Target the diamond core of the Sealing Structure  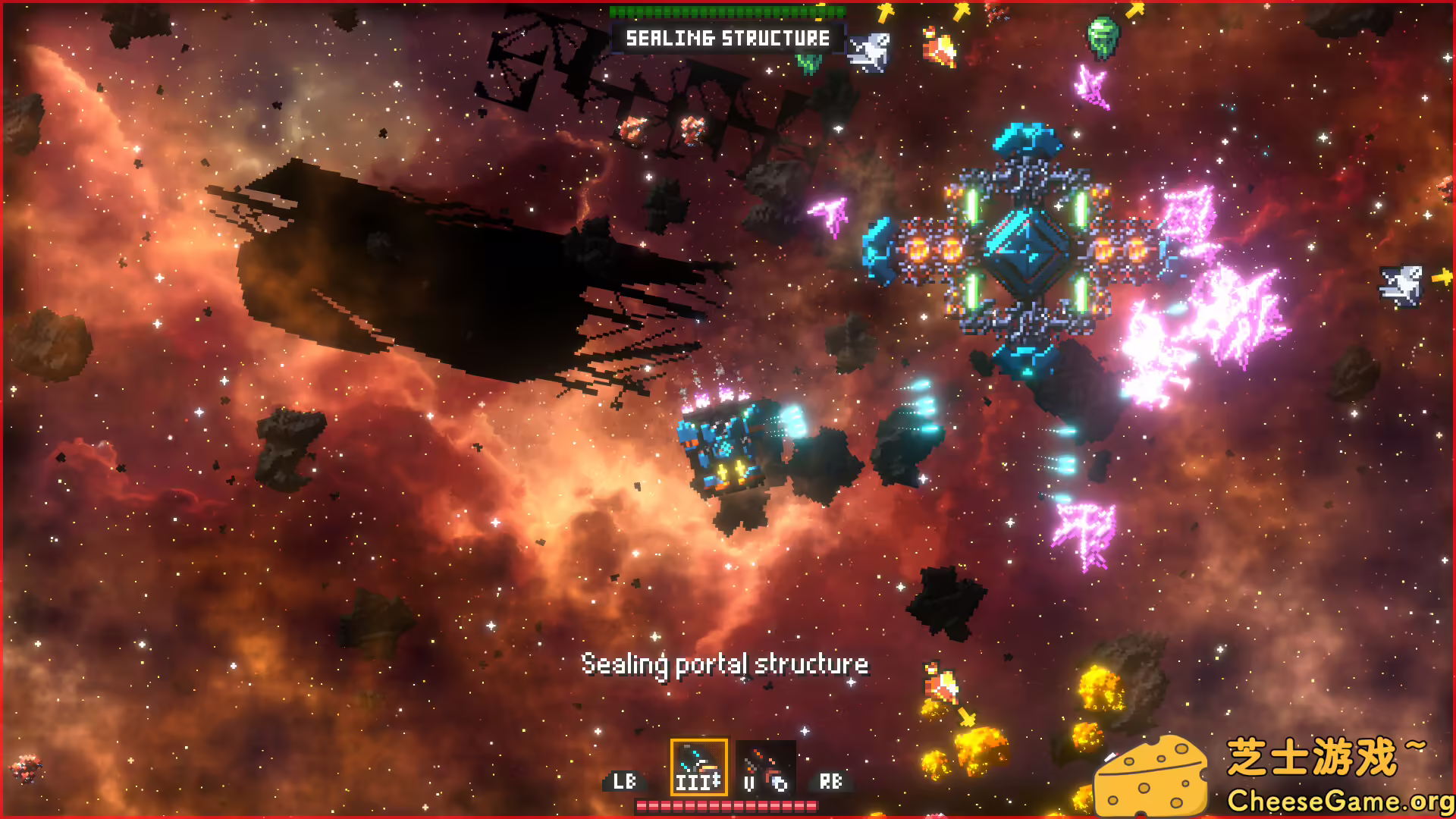pos(1028,250)
